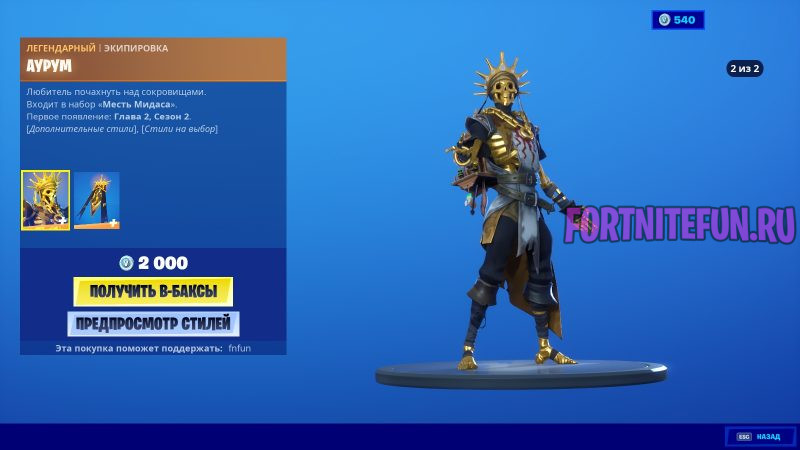Click the yellow ПОЛУЧИТЬ В-БАКСЫ button
The height and width of the screenshot is (450, 800).
(x=153, y=291)
